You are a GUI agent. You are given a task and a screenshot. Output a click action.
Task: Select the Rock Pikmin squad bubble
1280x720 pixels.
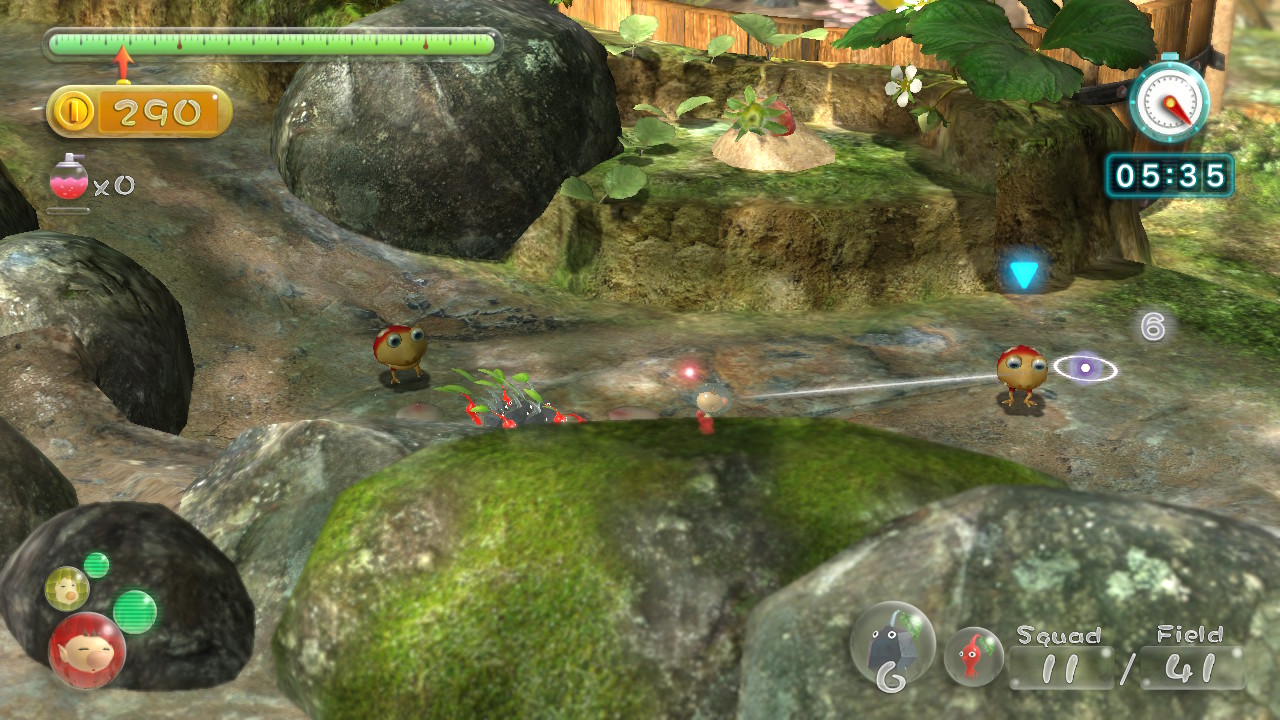pyautogui.click(x=892, y=645)
